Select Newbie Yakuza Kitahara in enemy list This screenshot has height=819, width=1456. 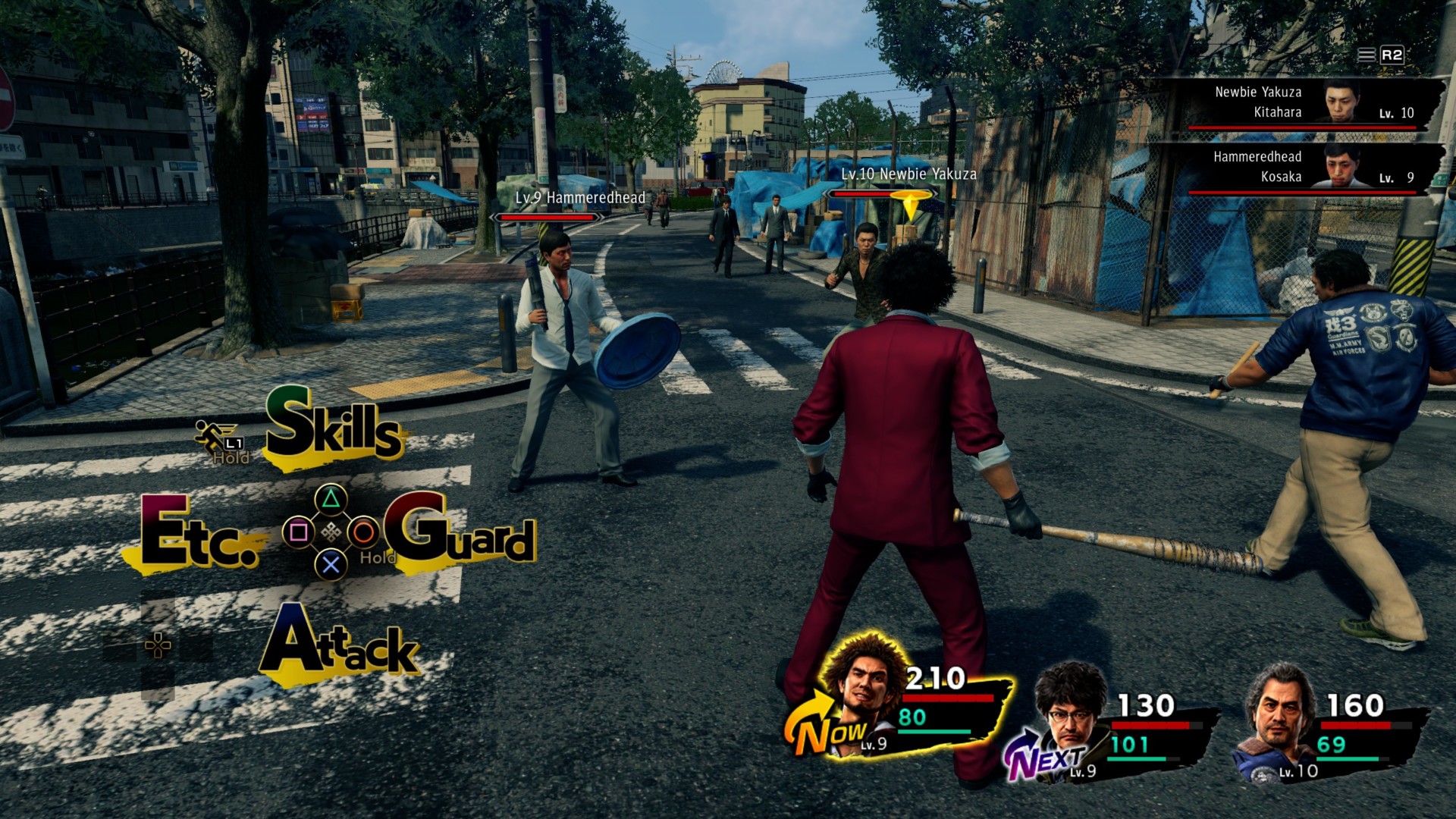pyautogui.click(x=1303, y=103)
